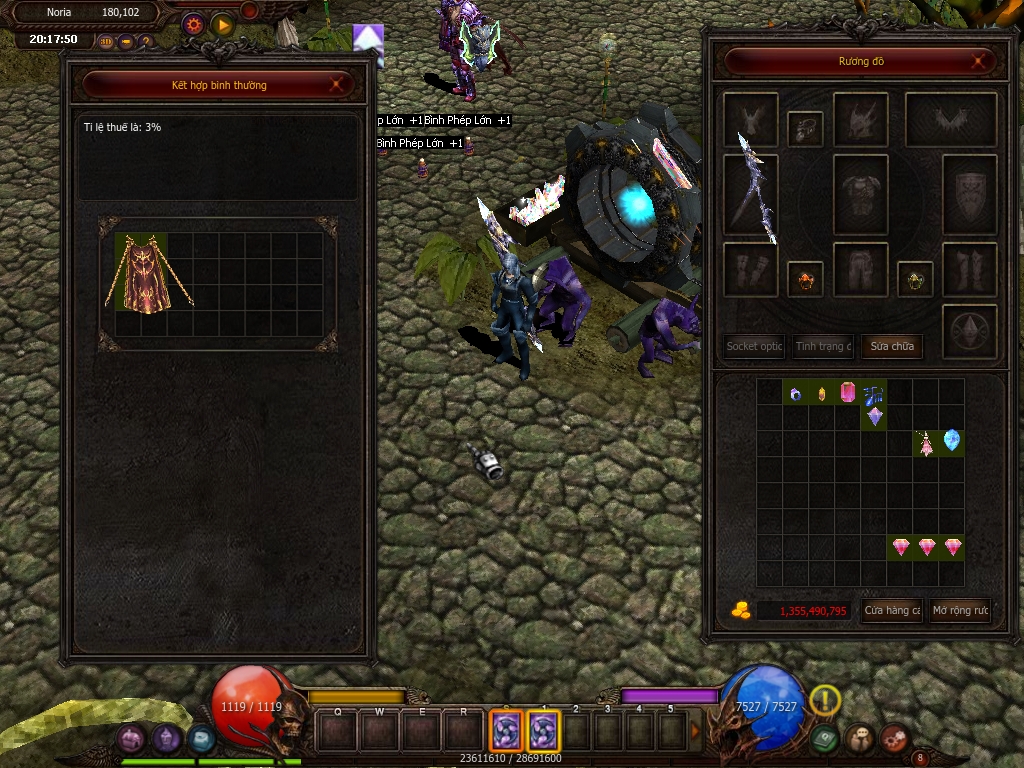The image size is (1024, 768).
Task: Select the blue round crystal in inventory
Action: [951, 440]
